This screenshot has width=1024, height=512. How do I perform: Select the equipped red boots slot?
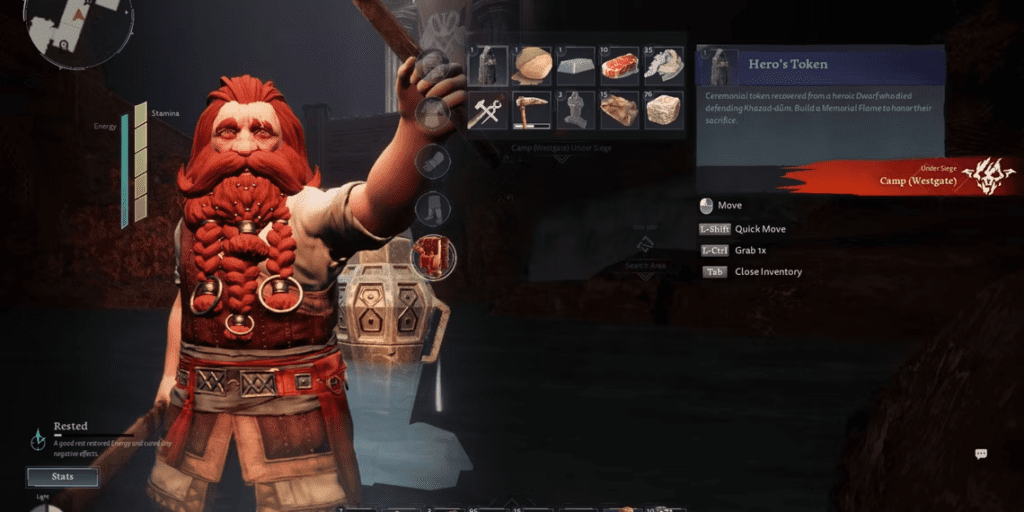coord(433,257)
